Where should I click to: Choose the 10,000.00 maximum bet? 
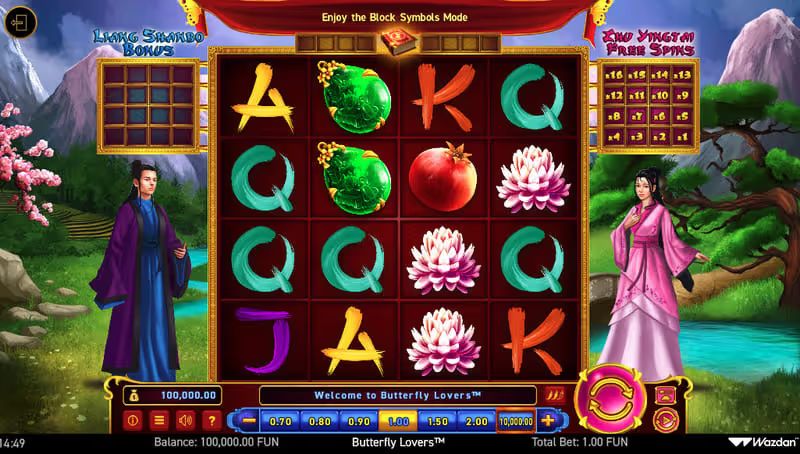click(x=516, y=421)
